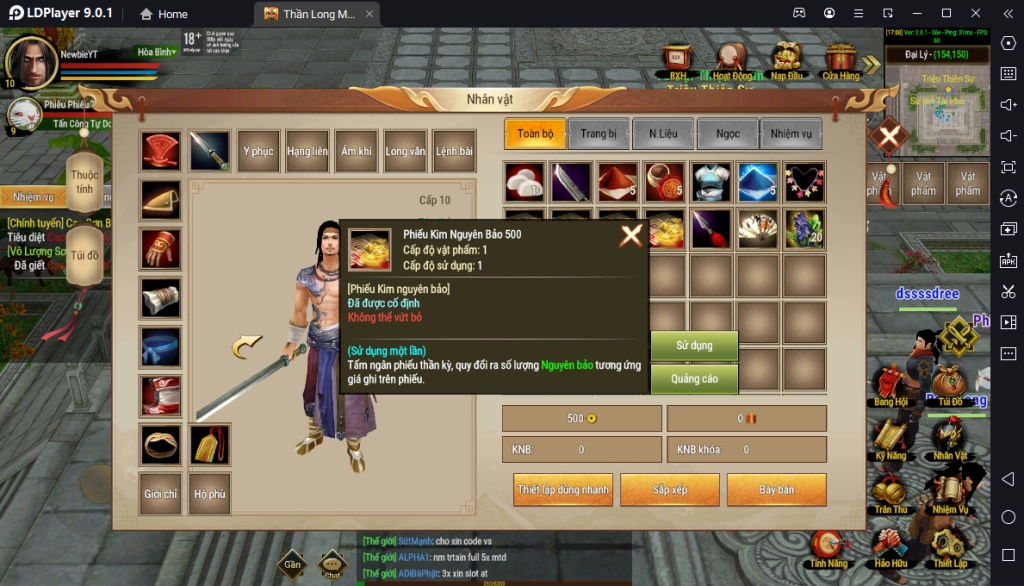The height and width of the screenshot is (586, 1024).
Task: Rotate character preview with the yellow arrow
Action: [246, 347]
